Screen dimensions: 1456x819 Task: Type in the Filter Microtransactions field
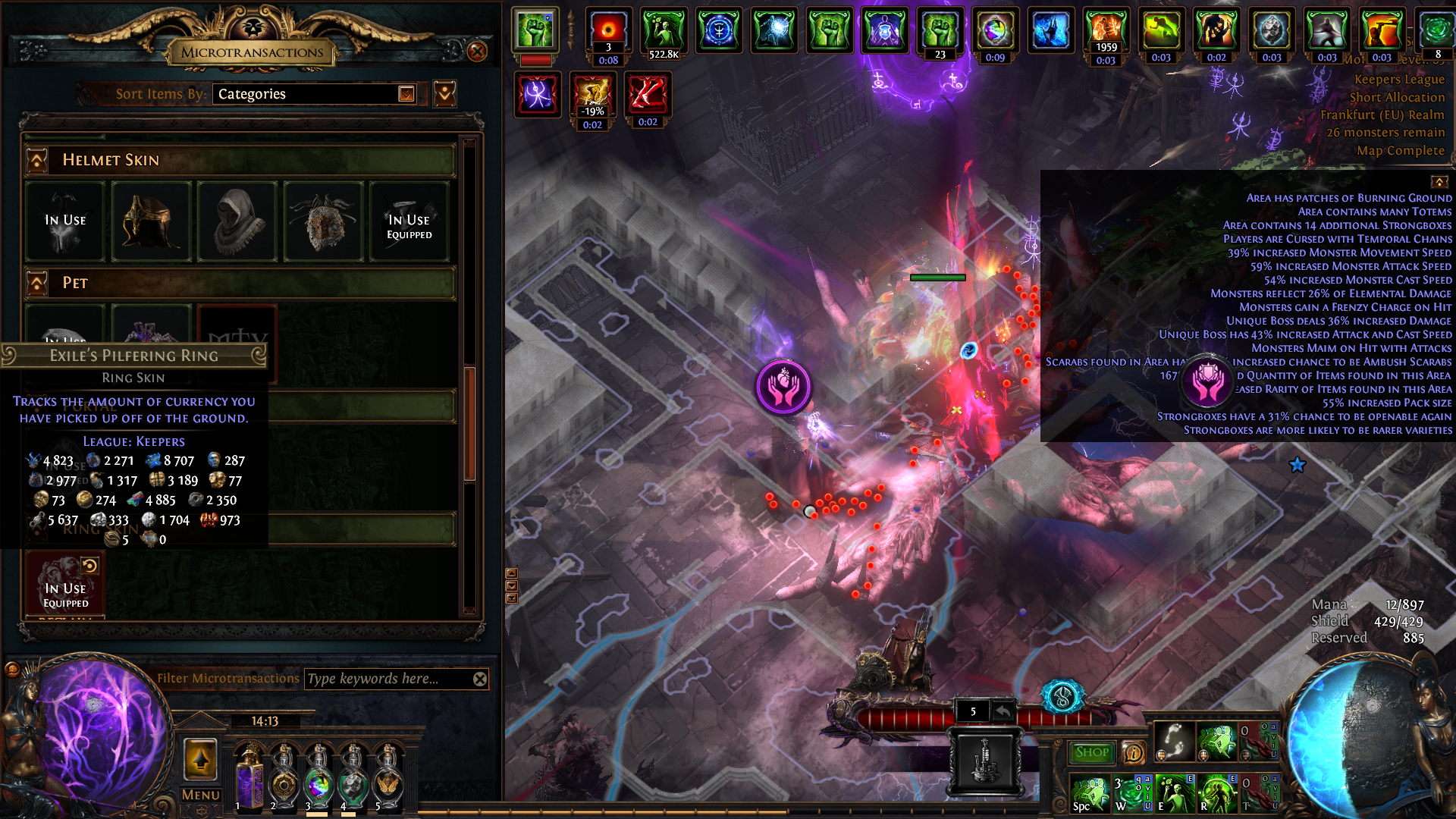387,679
